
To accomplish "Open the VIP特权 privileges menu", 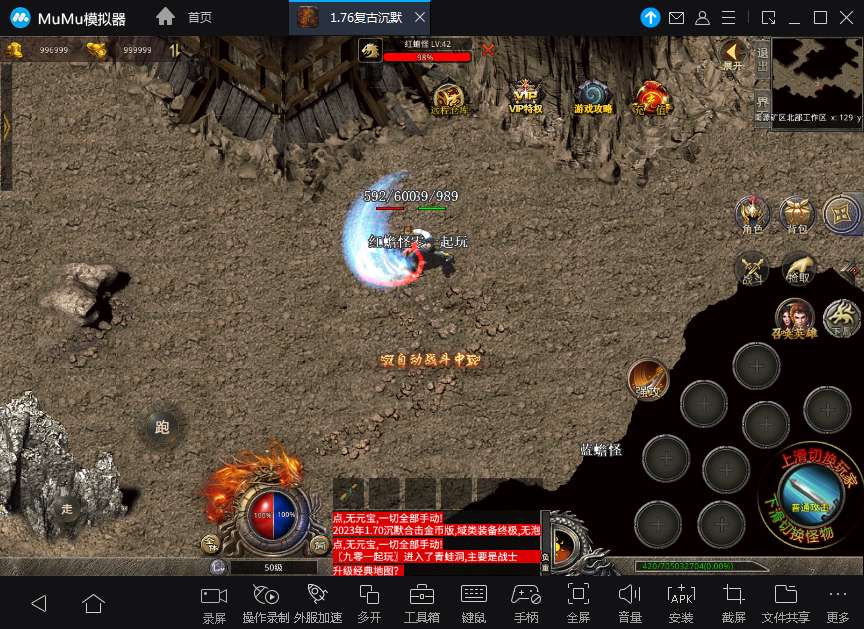I will [x=525, y=96].
